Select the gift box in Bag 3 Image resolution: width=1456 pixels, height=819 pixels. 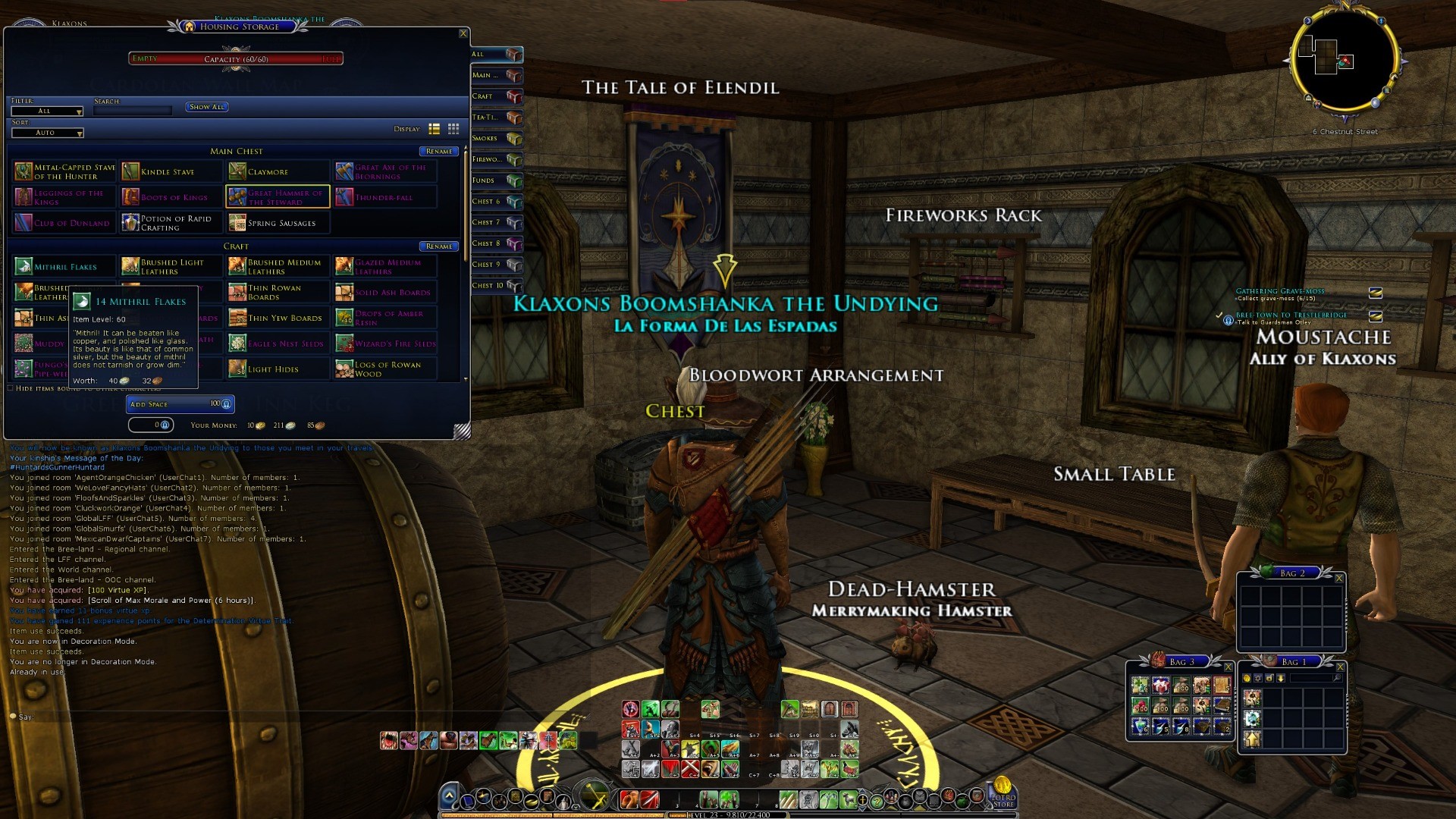tap(1160, 686)
